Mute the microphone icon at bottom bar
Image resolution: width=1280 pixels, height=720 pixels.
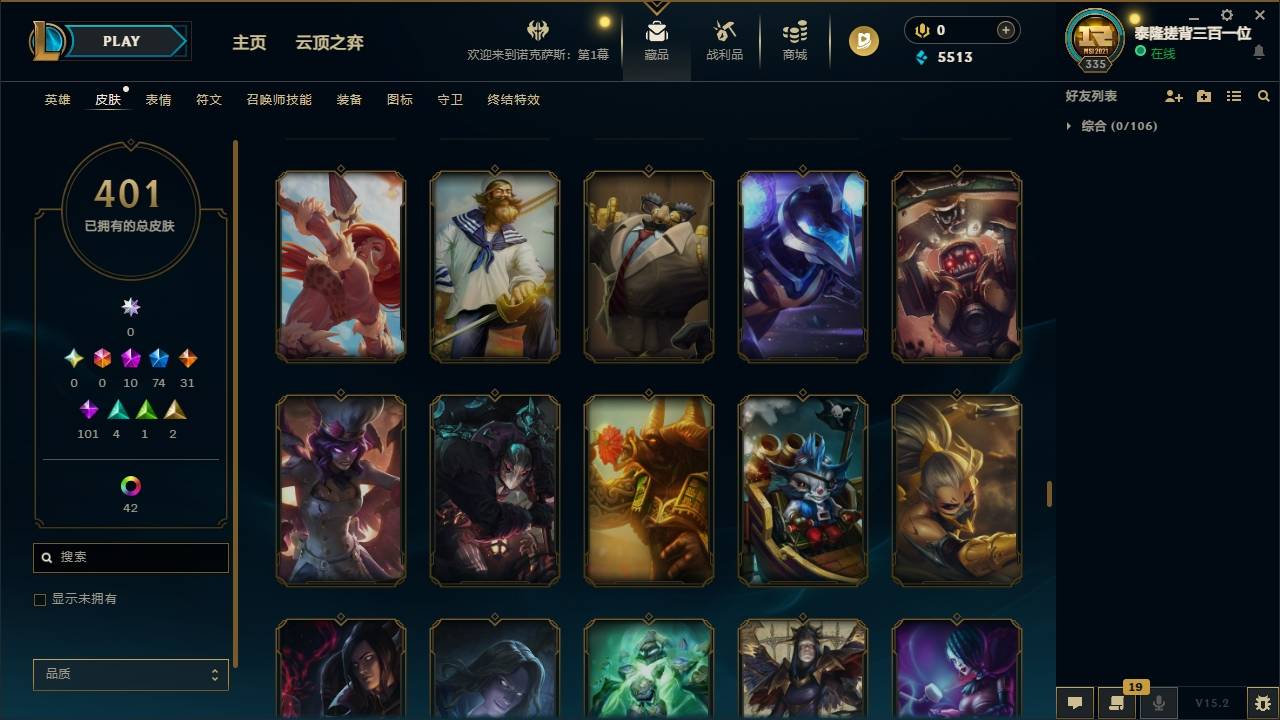[x=1157, y=704]
